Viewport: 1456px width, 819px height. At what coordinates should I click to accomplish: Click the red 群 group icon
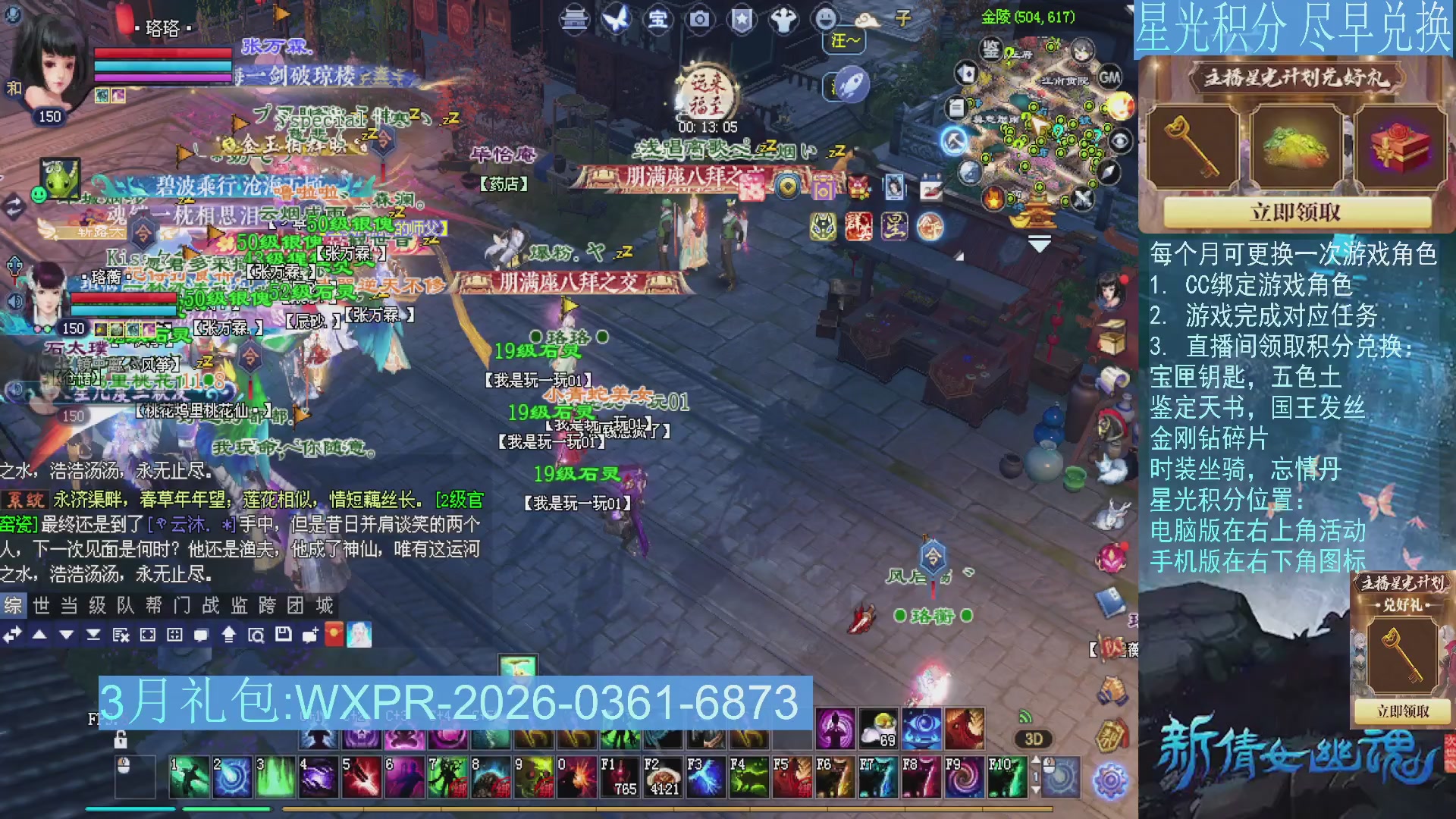coord(859,227)
